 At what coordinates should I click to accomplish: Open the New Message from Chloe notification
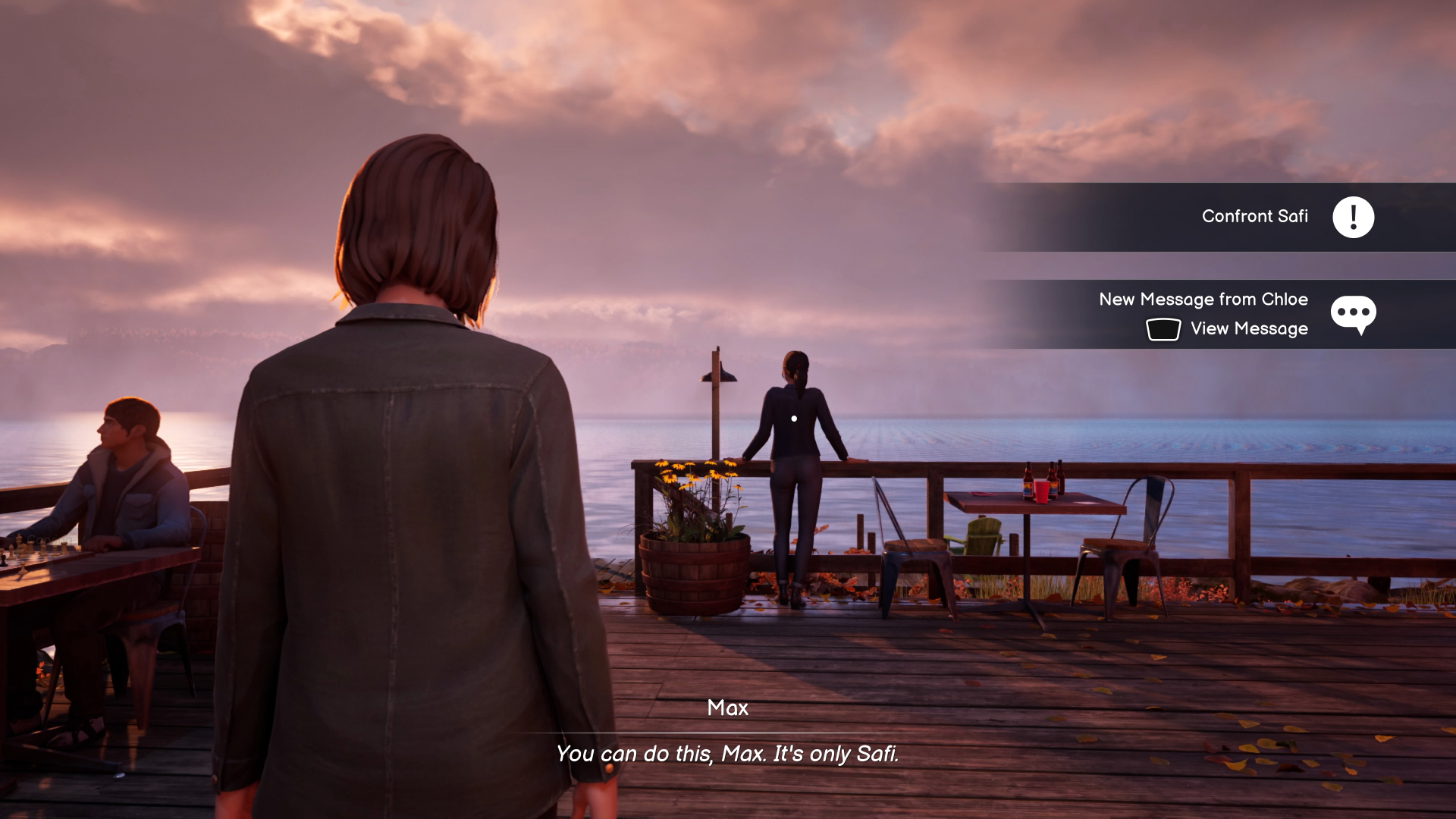pyautogui.click(x=1203, y=300)
